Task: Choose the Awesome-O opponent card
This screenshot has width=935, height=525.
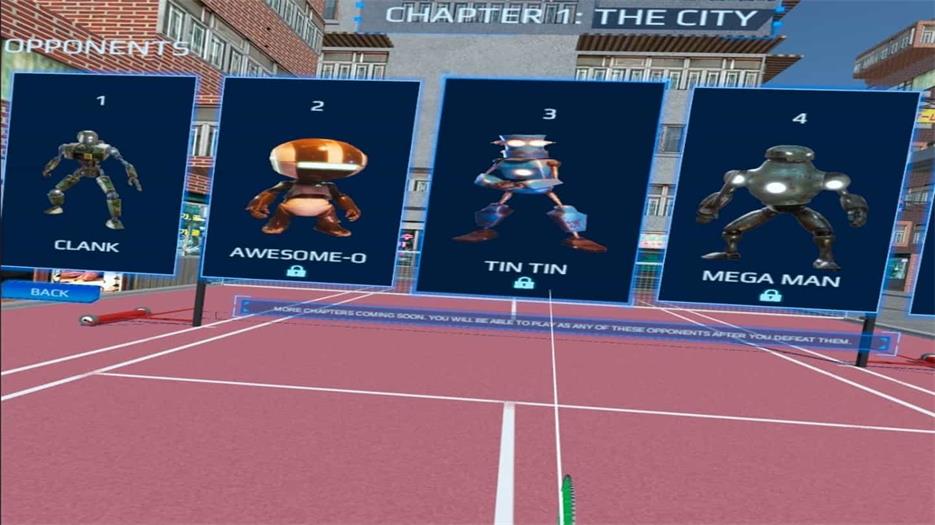Action: [x=310, y=180]
